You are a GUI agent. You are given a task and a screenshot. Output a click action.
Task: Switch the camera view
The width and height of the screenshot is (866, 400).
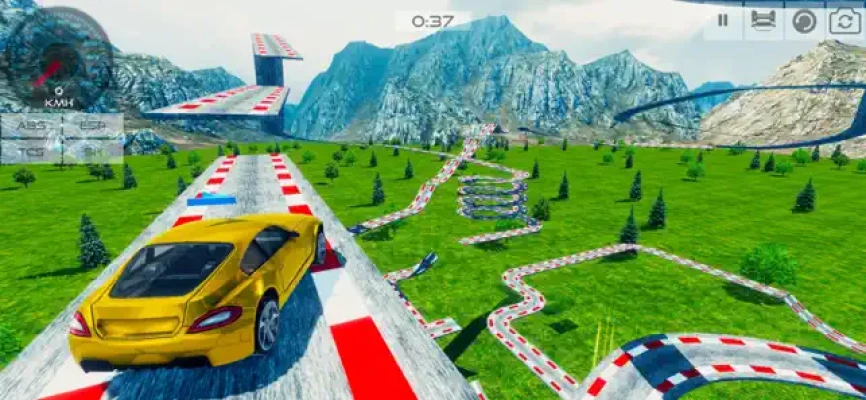[845, 21]
